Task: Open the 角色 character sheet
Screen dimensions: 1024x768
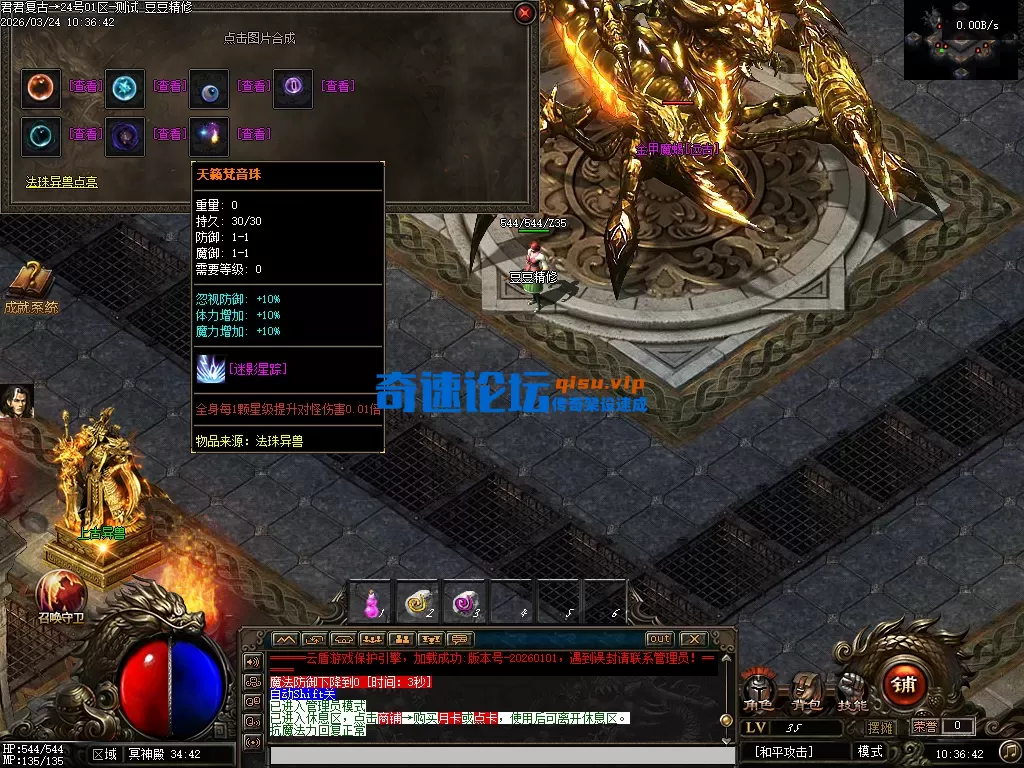Action: tap(757, 689)
